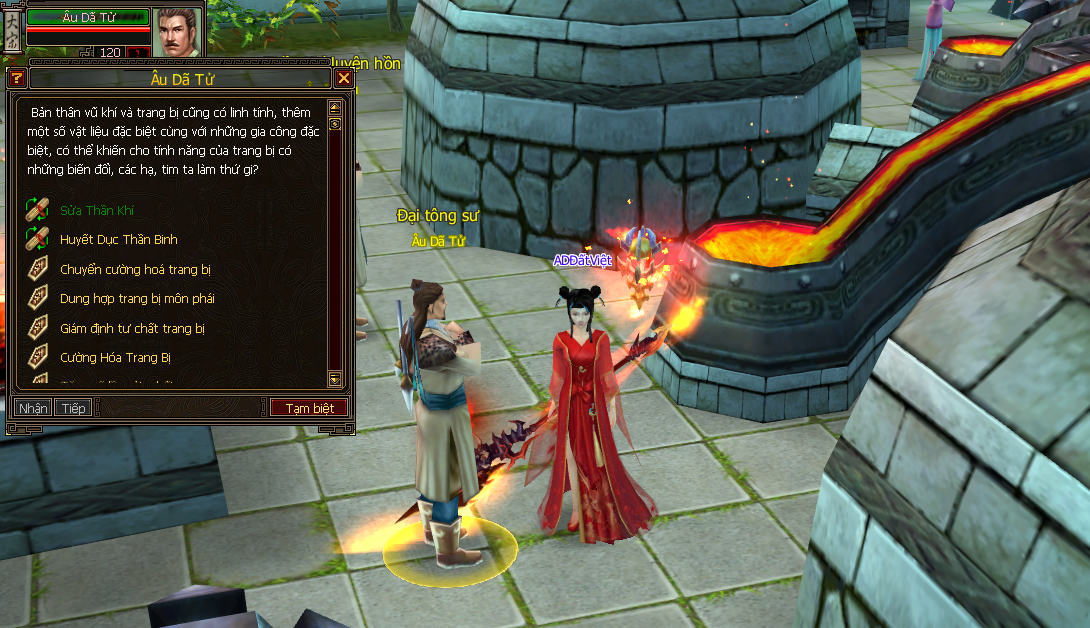Screen dimensions: 1090x628
Task: Select Huyết Dục Thần Binh option
Action: (x=118, y=240)
